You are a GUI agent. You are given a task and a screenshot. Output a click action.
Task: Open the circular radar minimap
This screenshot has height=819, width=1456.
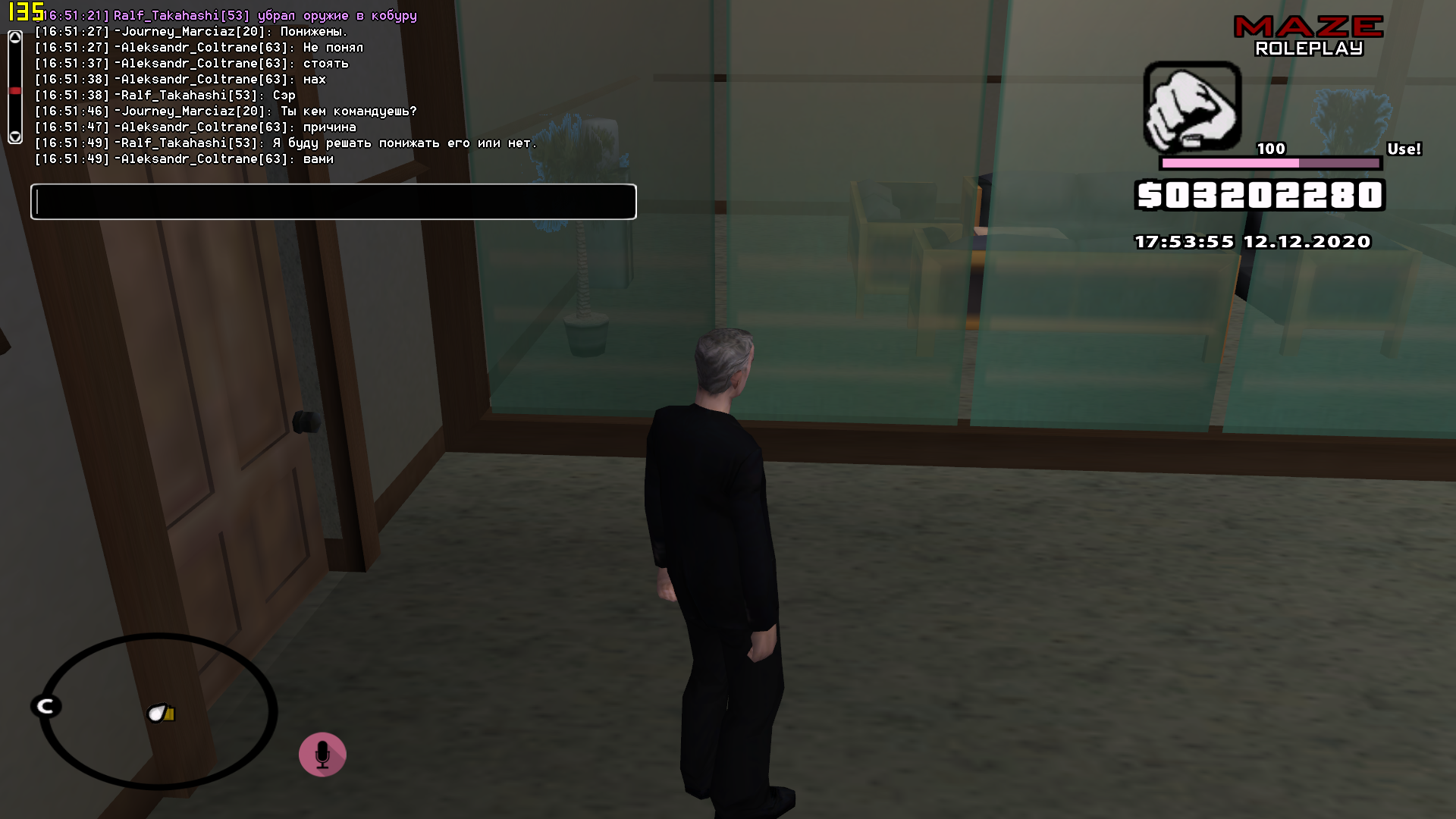158,711
